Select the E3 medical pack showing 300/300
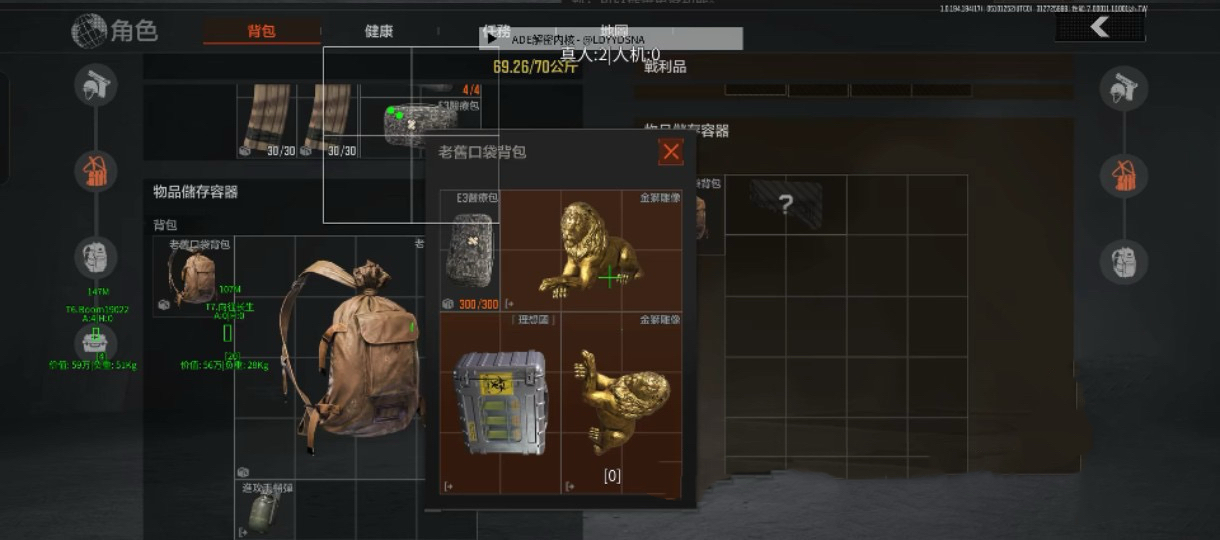Image resolution: width=1220 pixels, height=540 pixels. coord(470,250)
